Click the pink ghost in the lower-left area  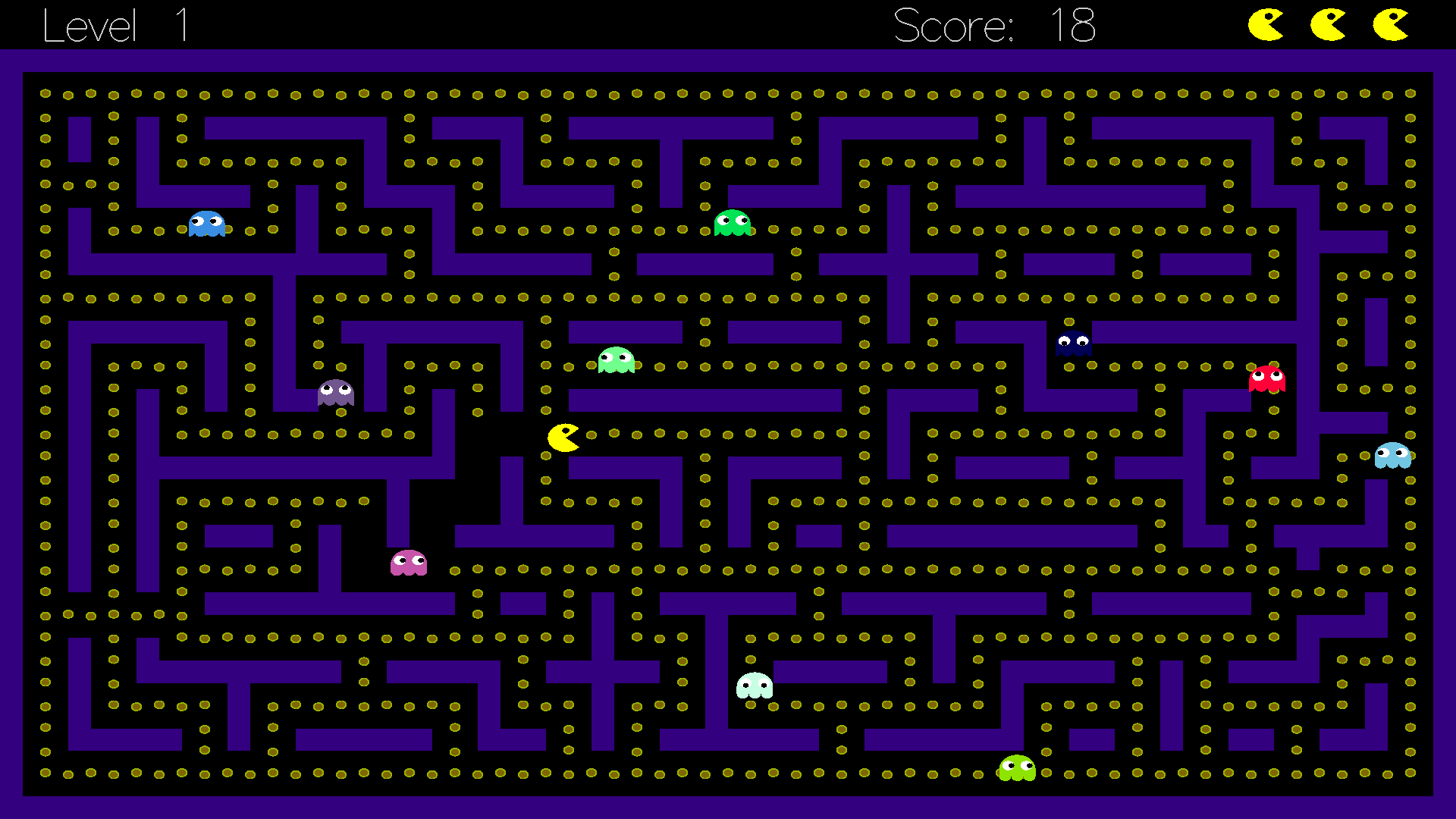coord(407,563)
